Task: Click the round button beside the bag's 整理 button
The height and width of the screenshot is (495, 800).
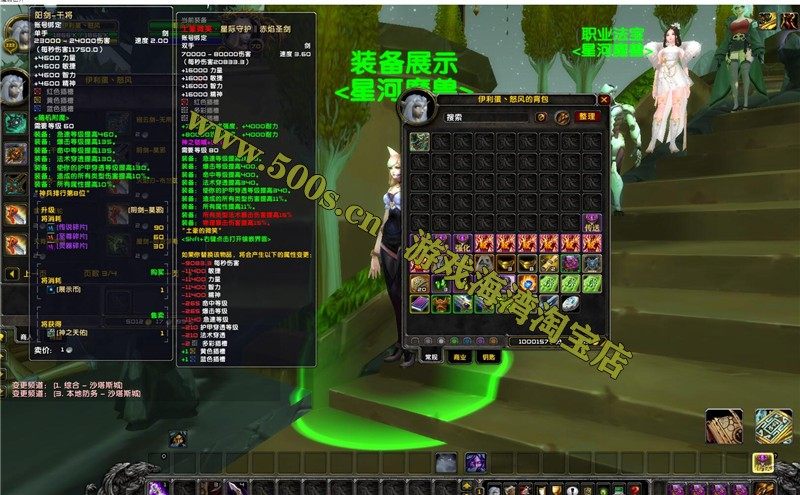Action: point(561,117)
